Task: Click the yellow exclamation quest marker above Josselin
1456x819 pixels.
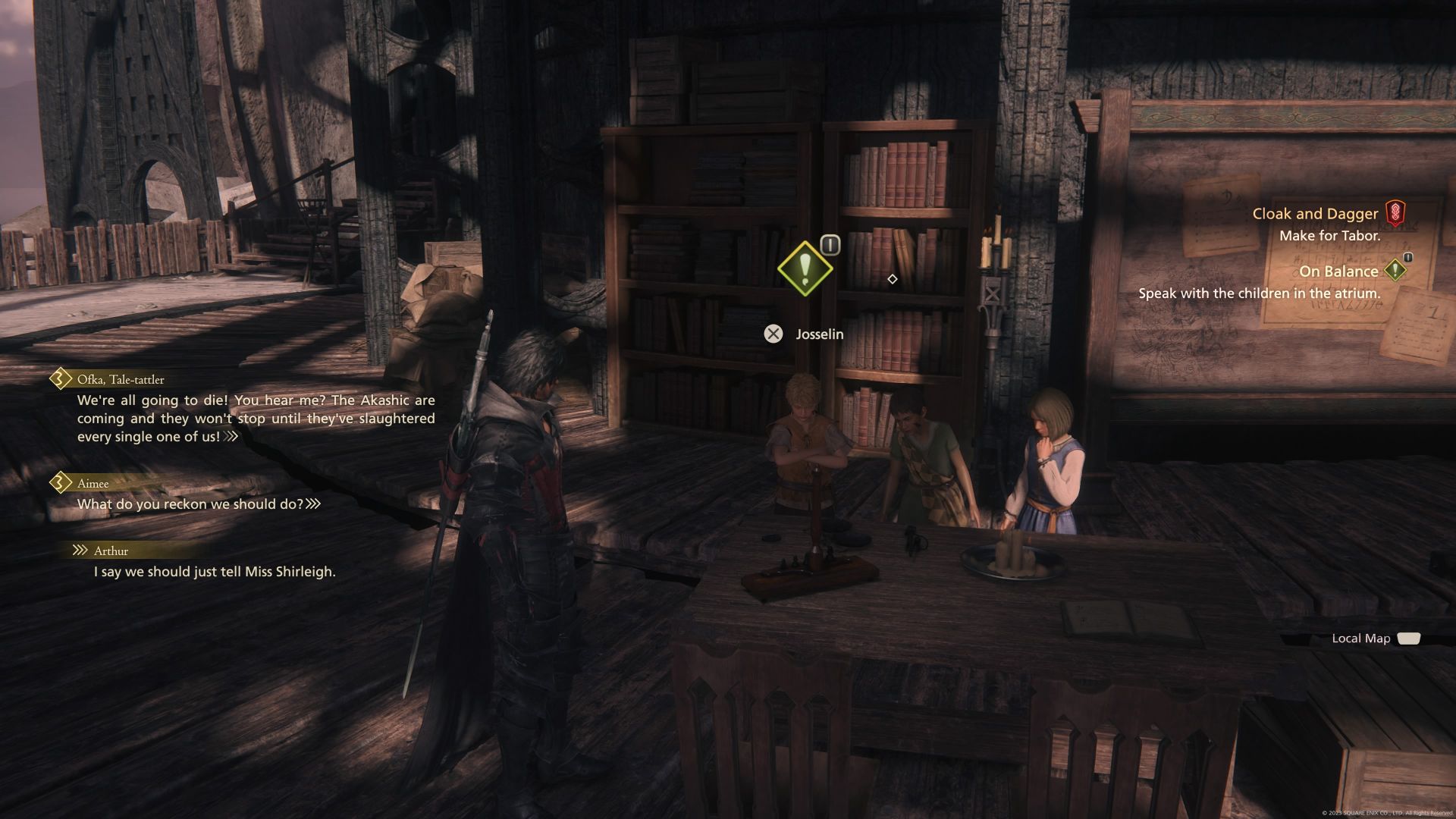Action: point(806,270)
